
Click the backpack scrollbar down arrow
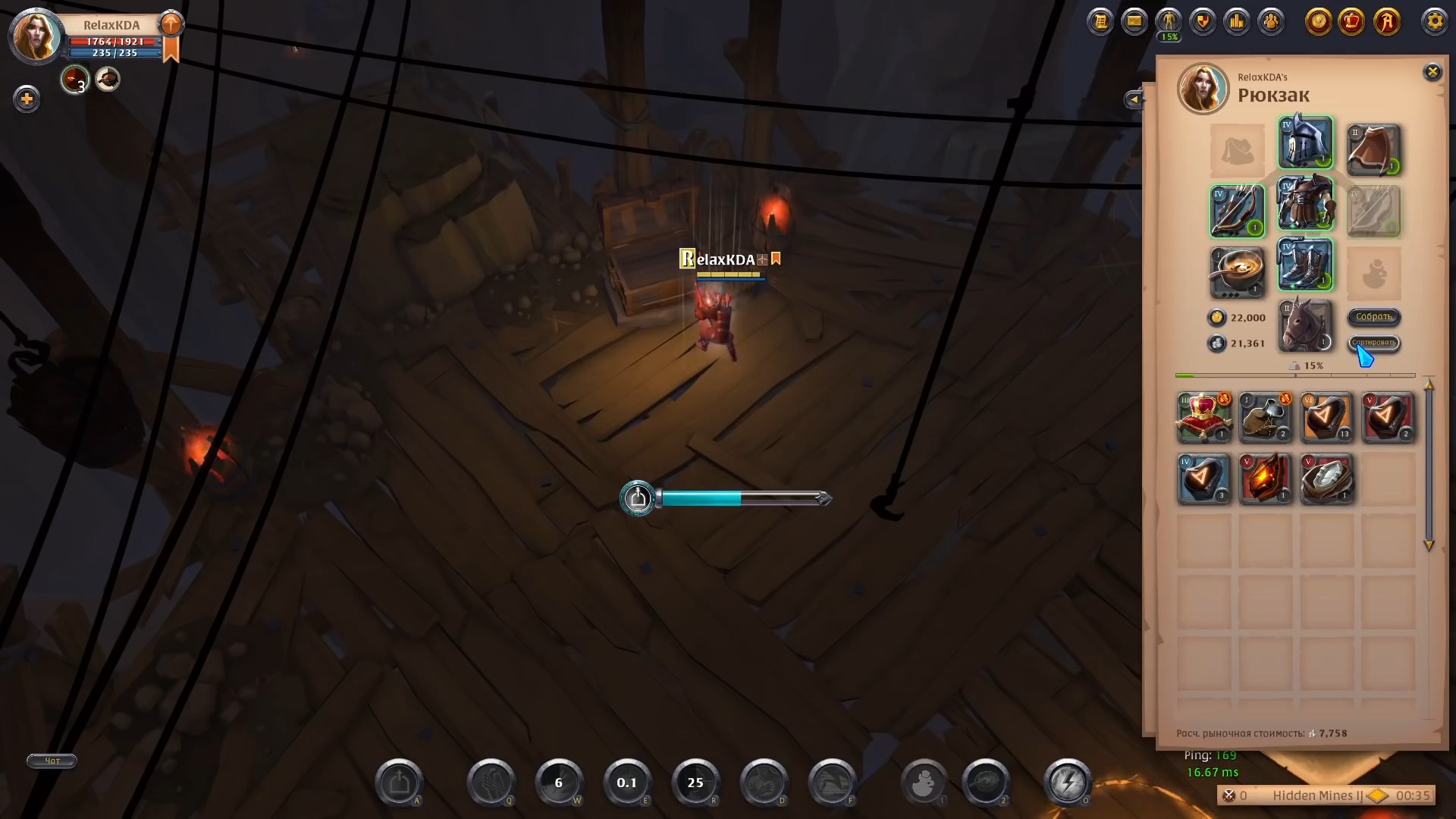[1430, 545]
